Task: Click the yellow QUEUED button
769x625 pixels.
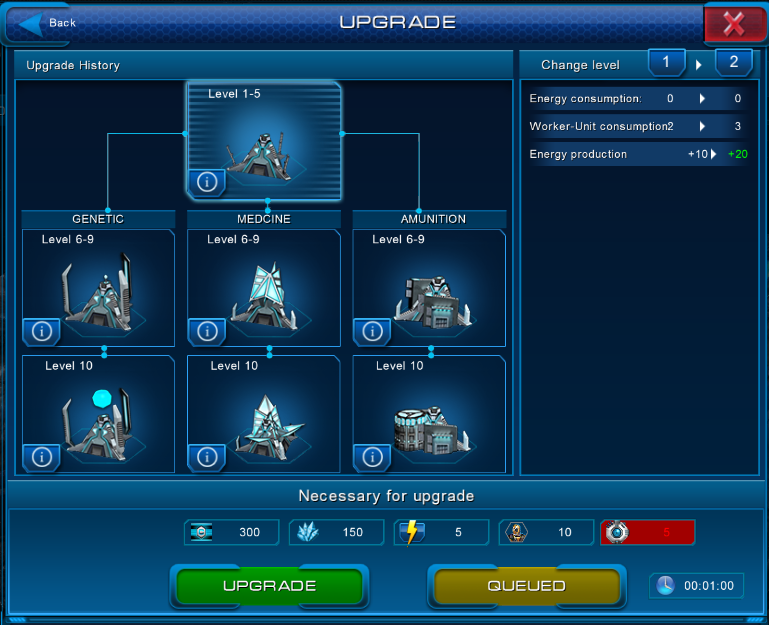Action: pos(526,586)
